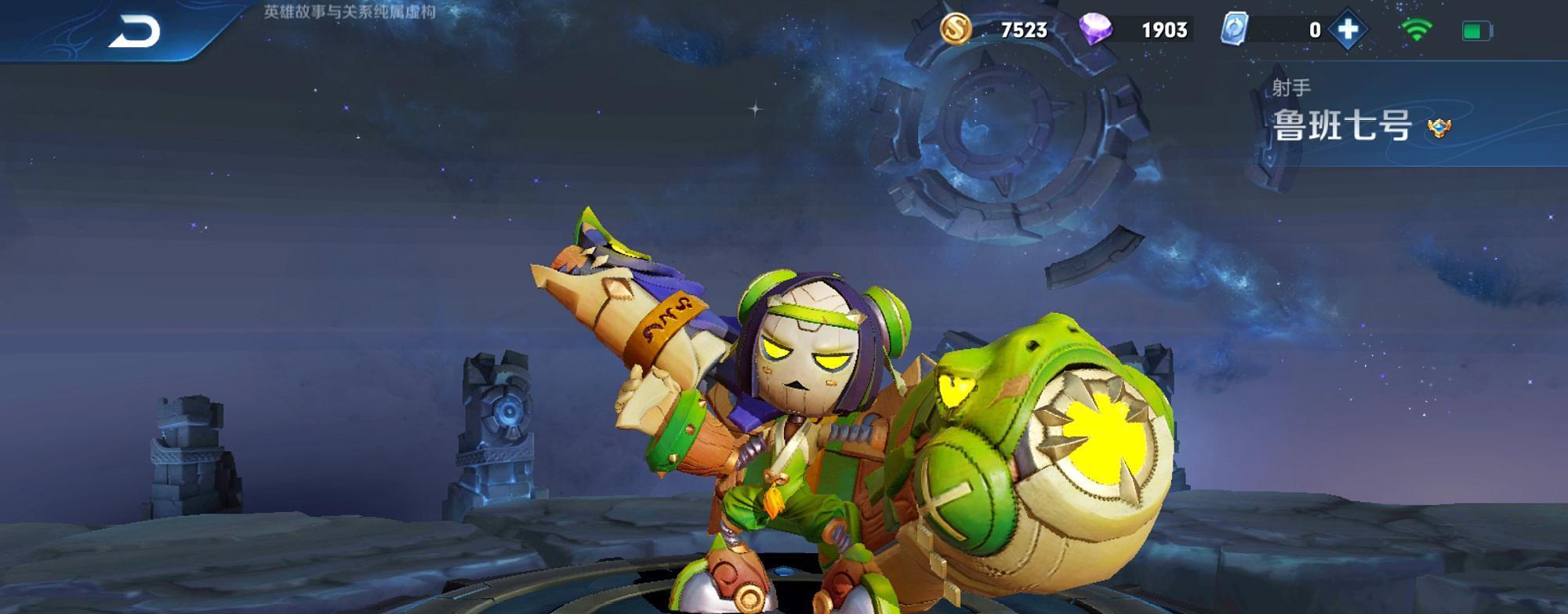This screenshot has height=614, width=1568.
Task: Go back using the return arrow button
Action: (134, 31)
